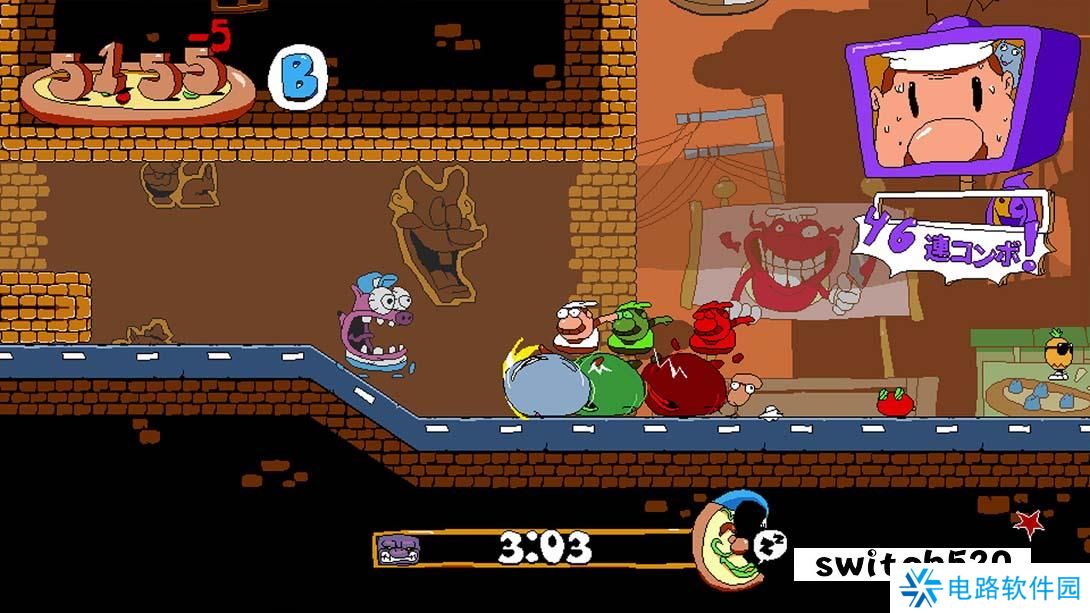Open the 电路软件园 watermark logo
Viewport: 1090px width, 613px height.
[x=990, y=588]
